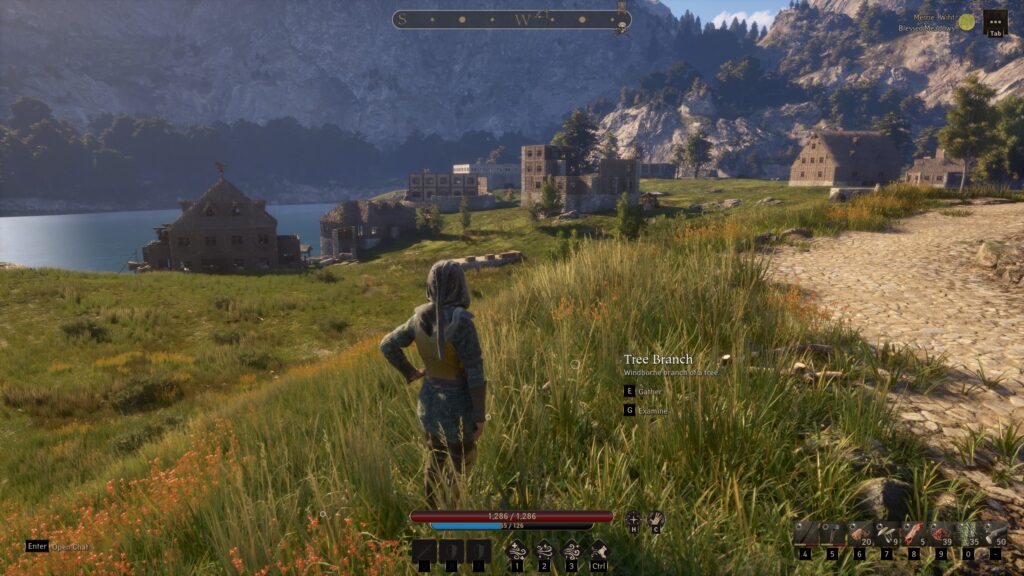Activate the swirl ability bound to key 1

(516, 549)
